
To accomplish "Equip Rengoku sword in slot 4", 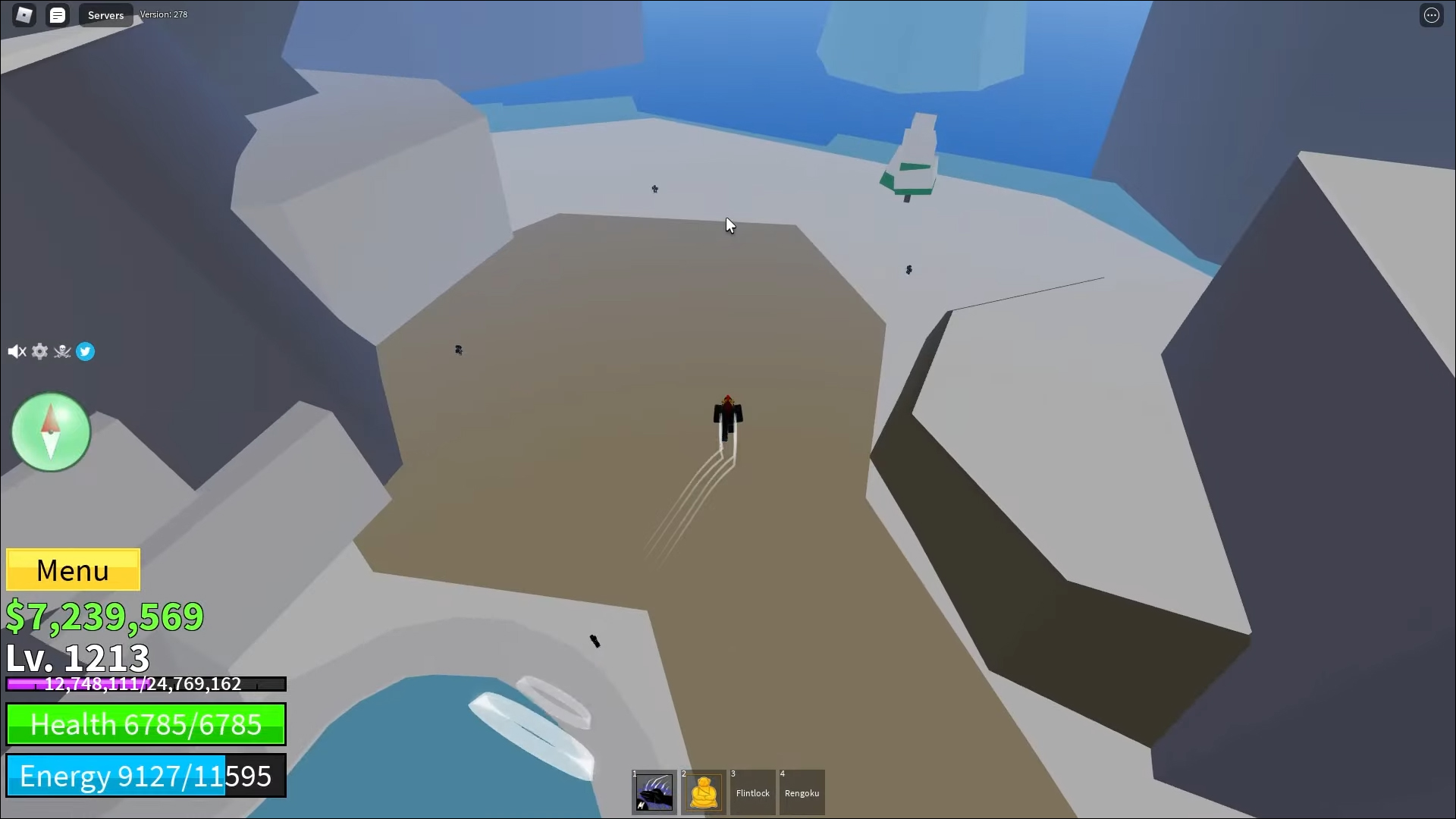I will [802, 791].
